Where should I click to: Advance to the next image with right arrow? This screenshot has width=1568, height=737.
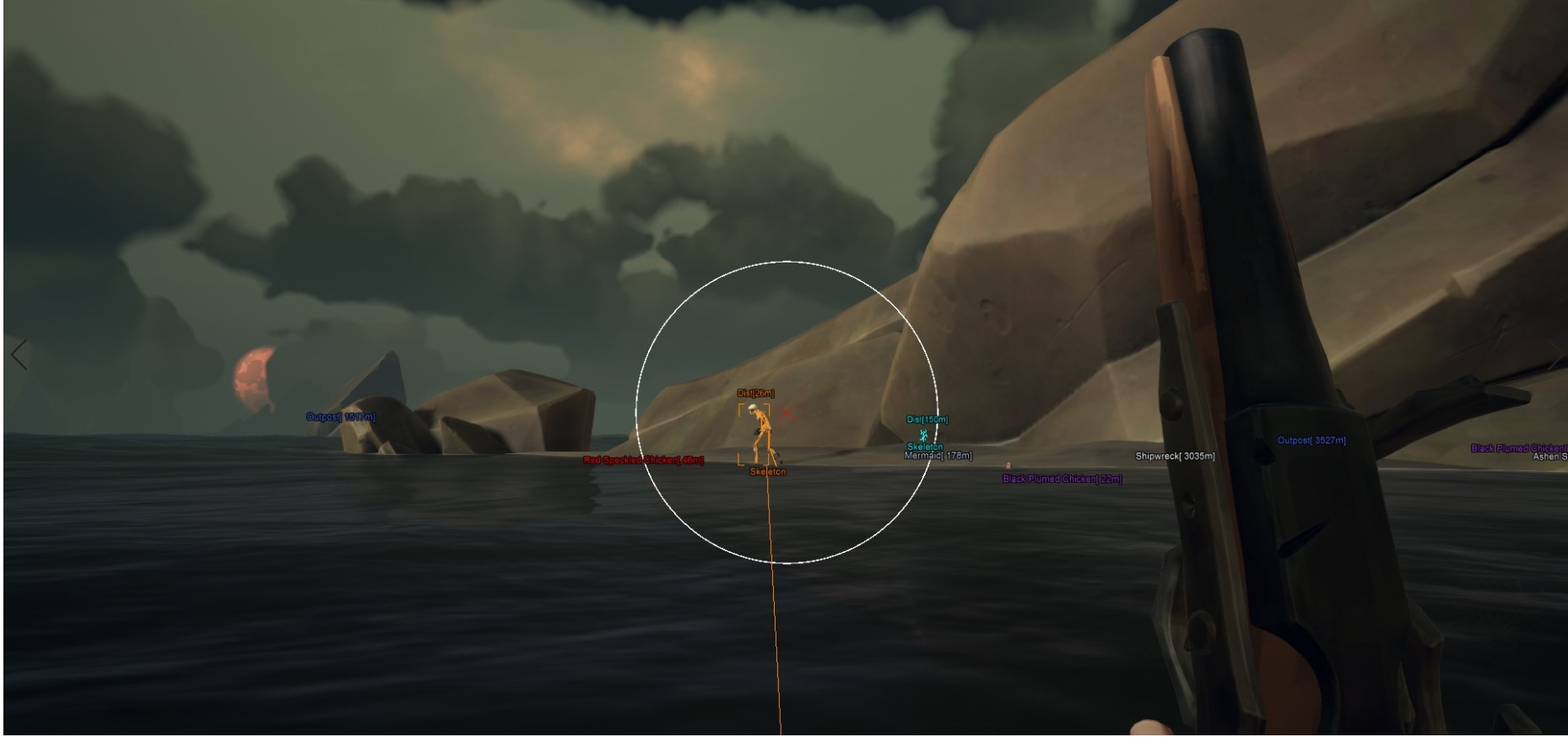click(x=1554, y=355)
